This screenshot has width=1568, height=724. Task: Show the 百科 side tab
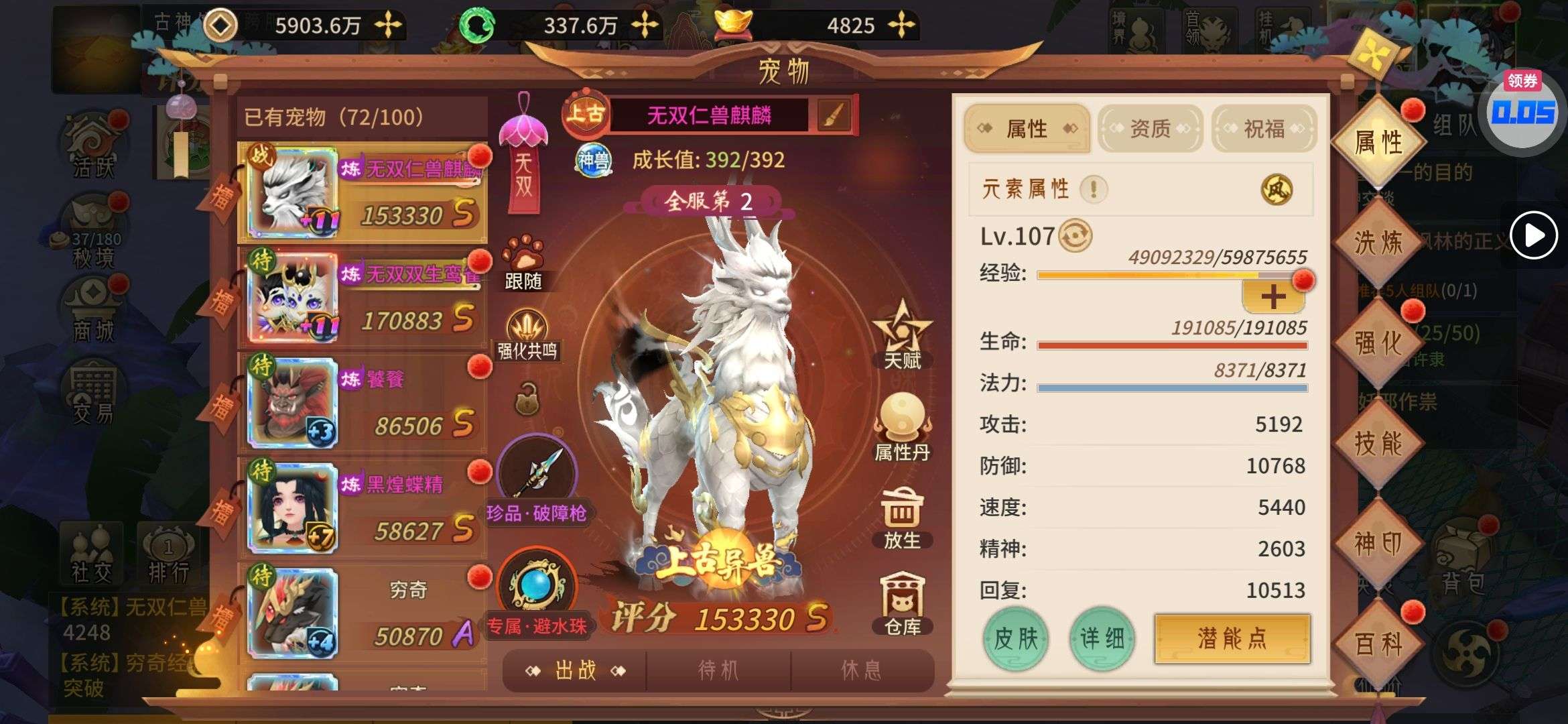click(1378, 644)
